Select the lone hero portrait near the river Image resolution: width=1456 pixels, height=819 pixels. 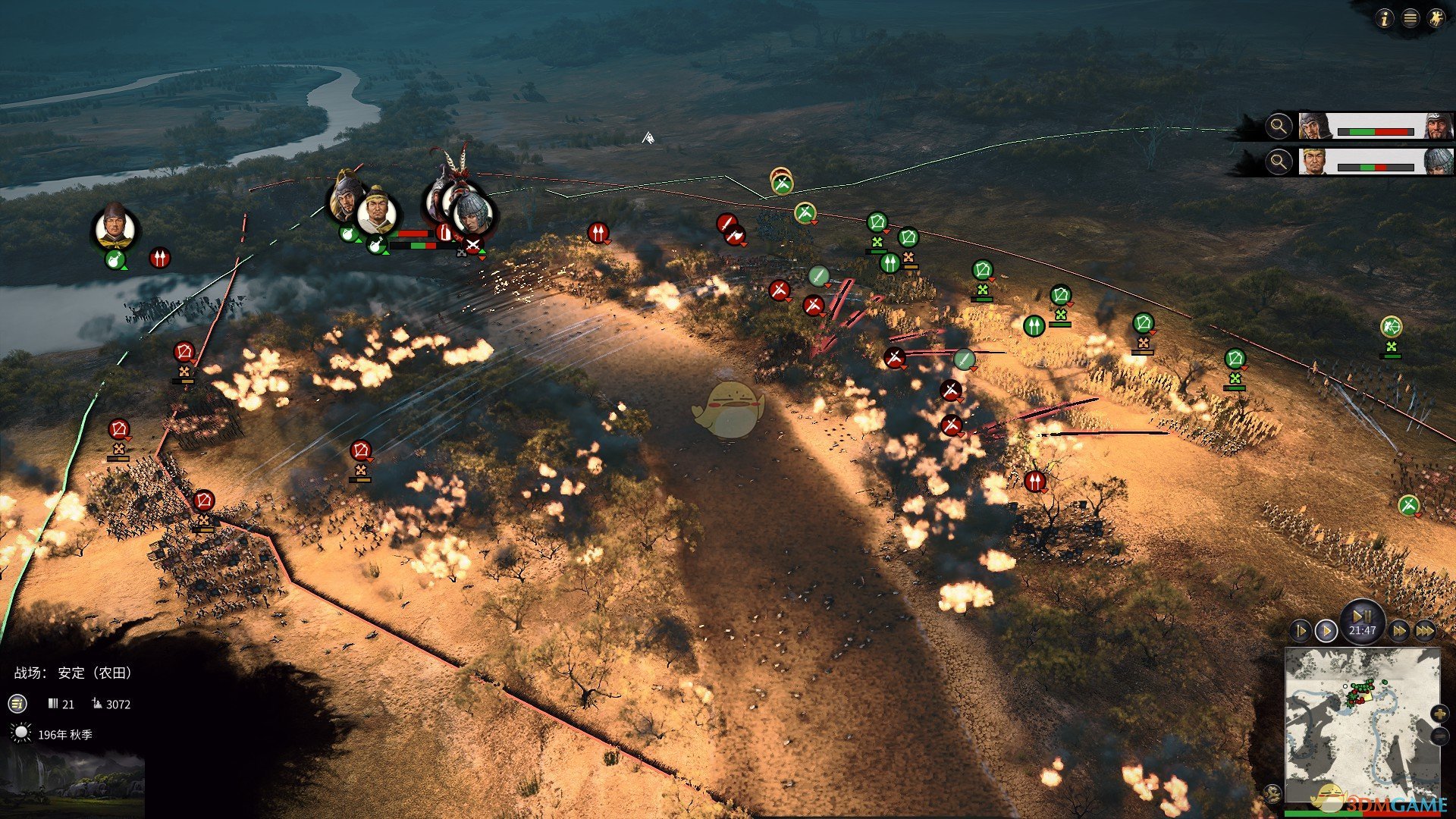(x=115, y=227)
